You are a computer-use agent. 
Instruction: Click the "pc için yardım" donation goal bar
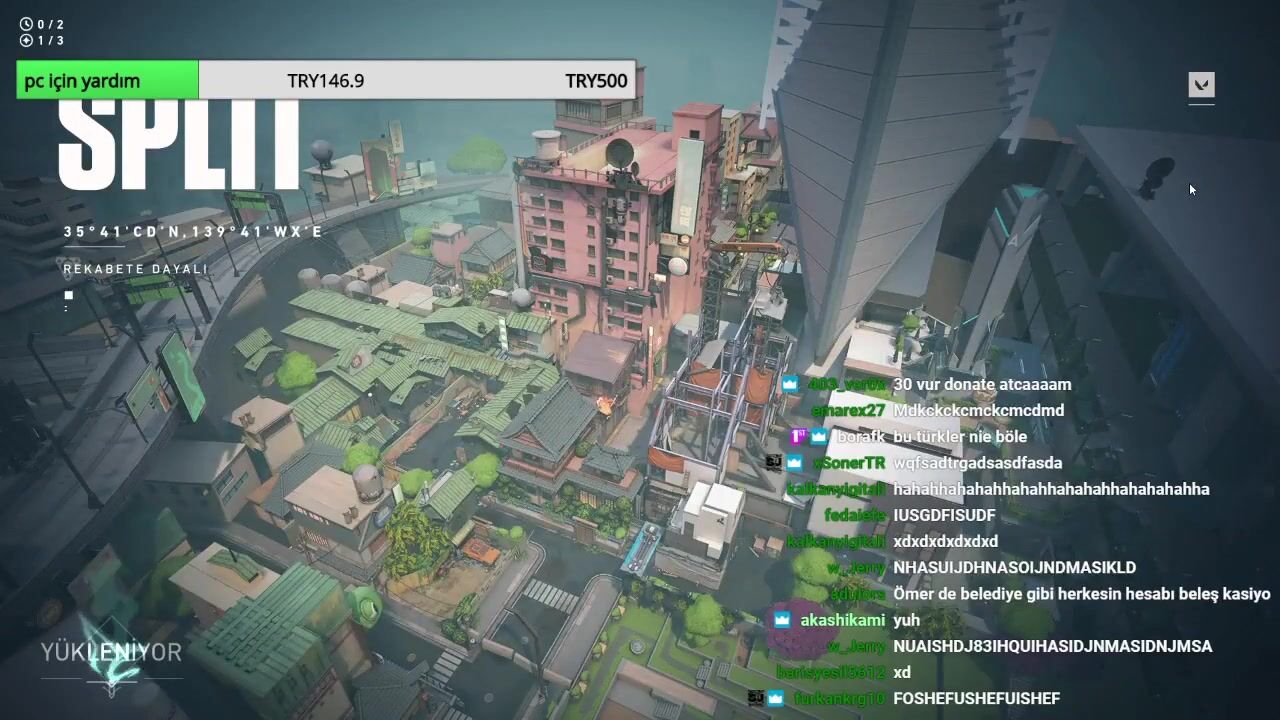[x=326, y=80]
